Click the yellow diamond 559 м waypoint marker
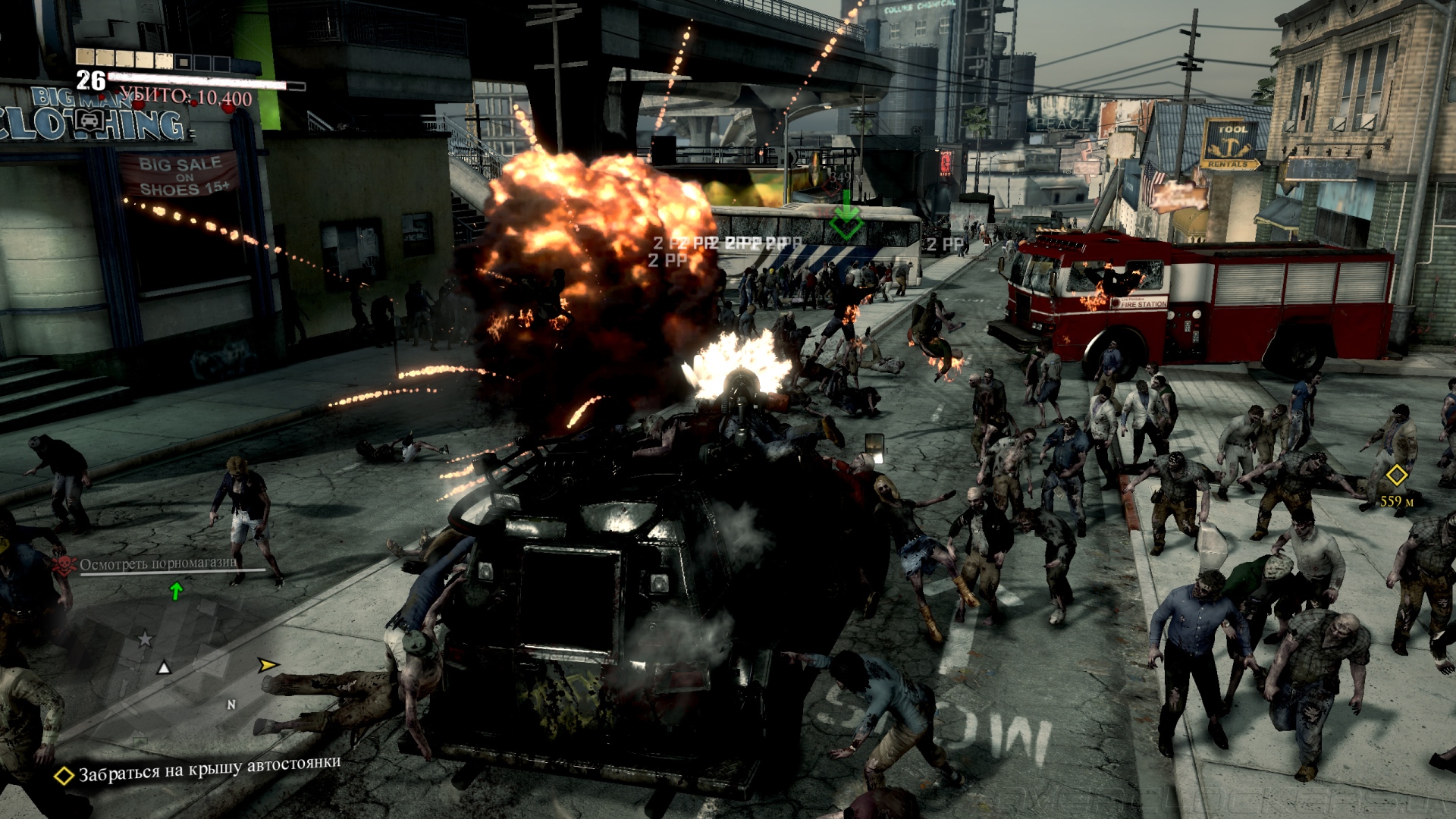 click(1396, 476)
